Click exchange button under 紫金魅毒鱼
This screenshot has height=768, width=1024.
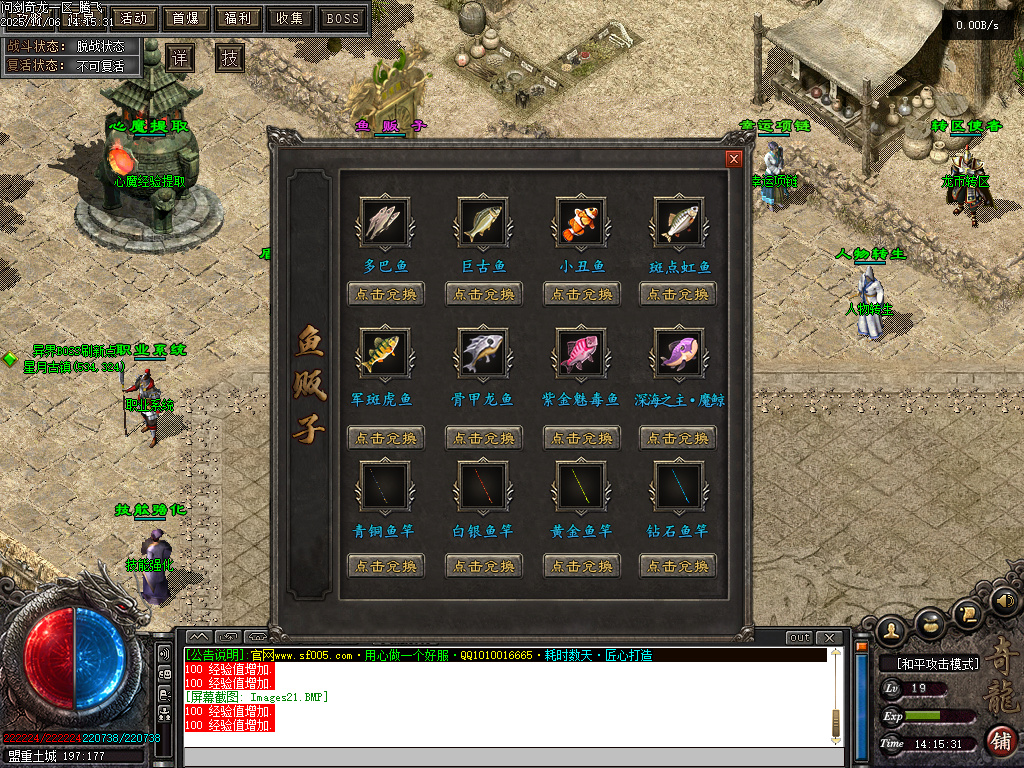point(581,438)
